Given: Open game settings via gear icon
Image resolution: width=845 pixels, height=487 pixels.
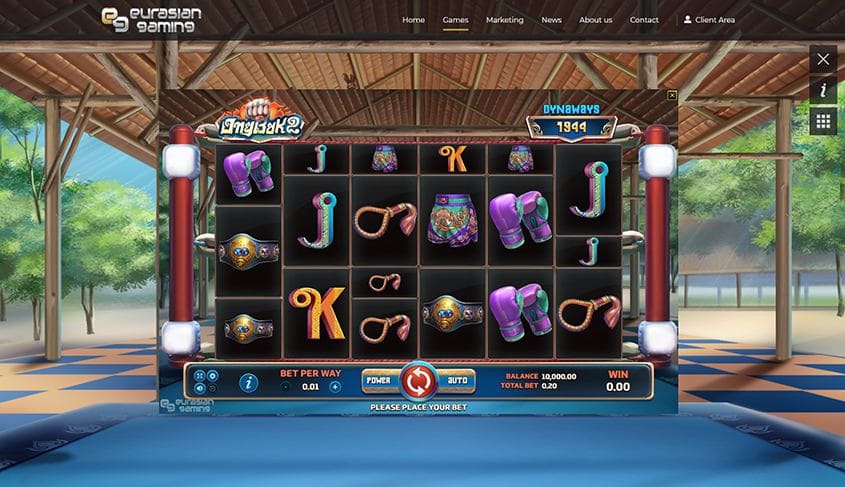Looking at the screenshot, I should 211,376.
